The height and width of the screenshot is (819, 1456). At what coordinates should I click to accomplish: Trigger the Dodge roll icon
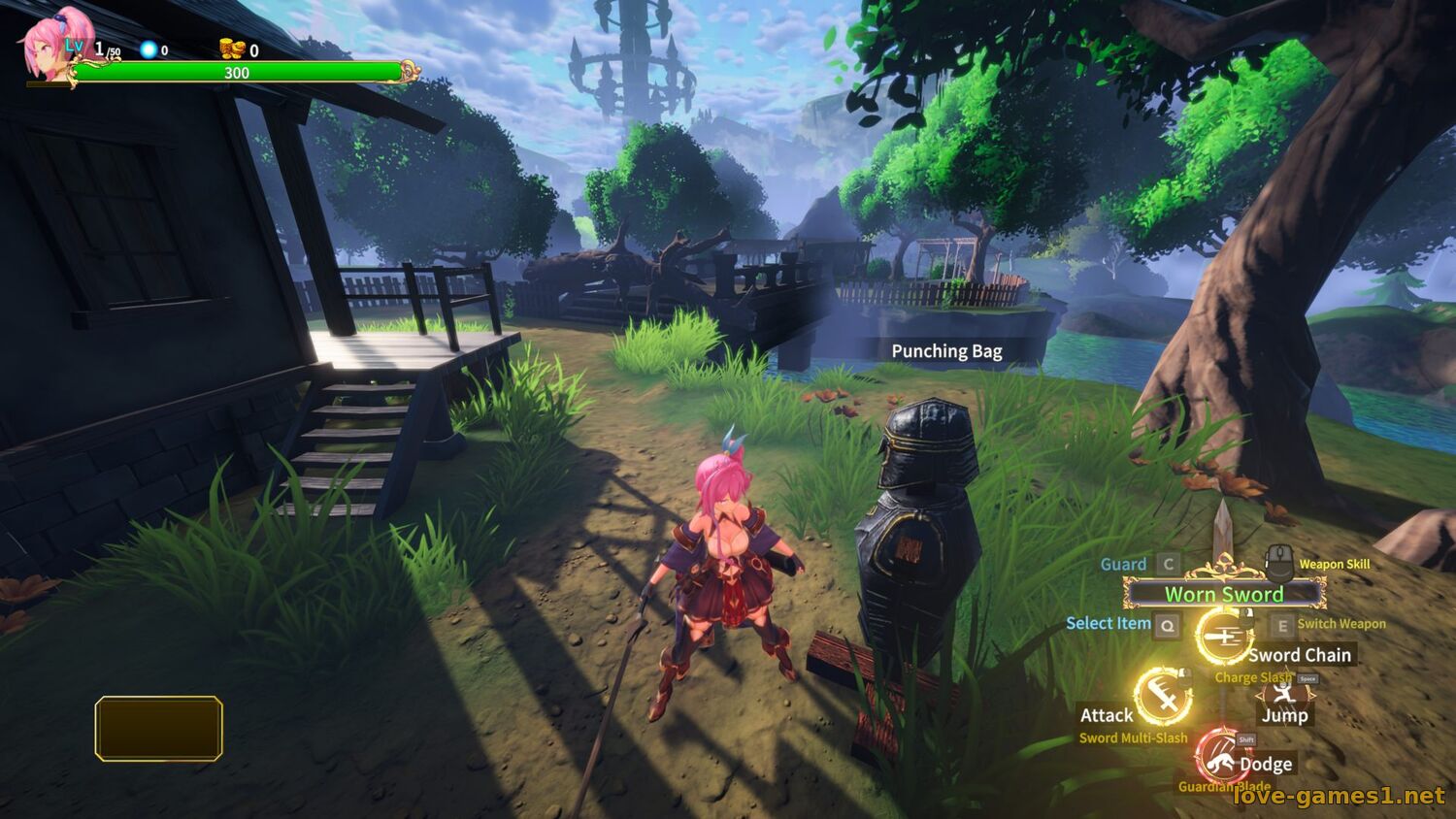click(x=1220, y=756)
